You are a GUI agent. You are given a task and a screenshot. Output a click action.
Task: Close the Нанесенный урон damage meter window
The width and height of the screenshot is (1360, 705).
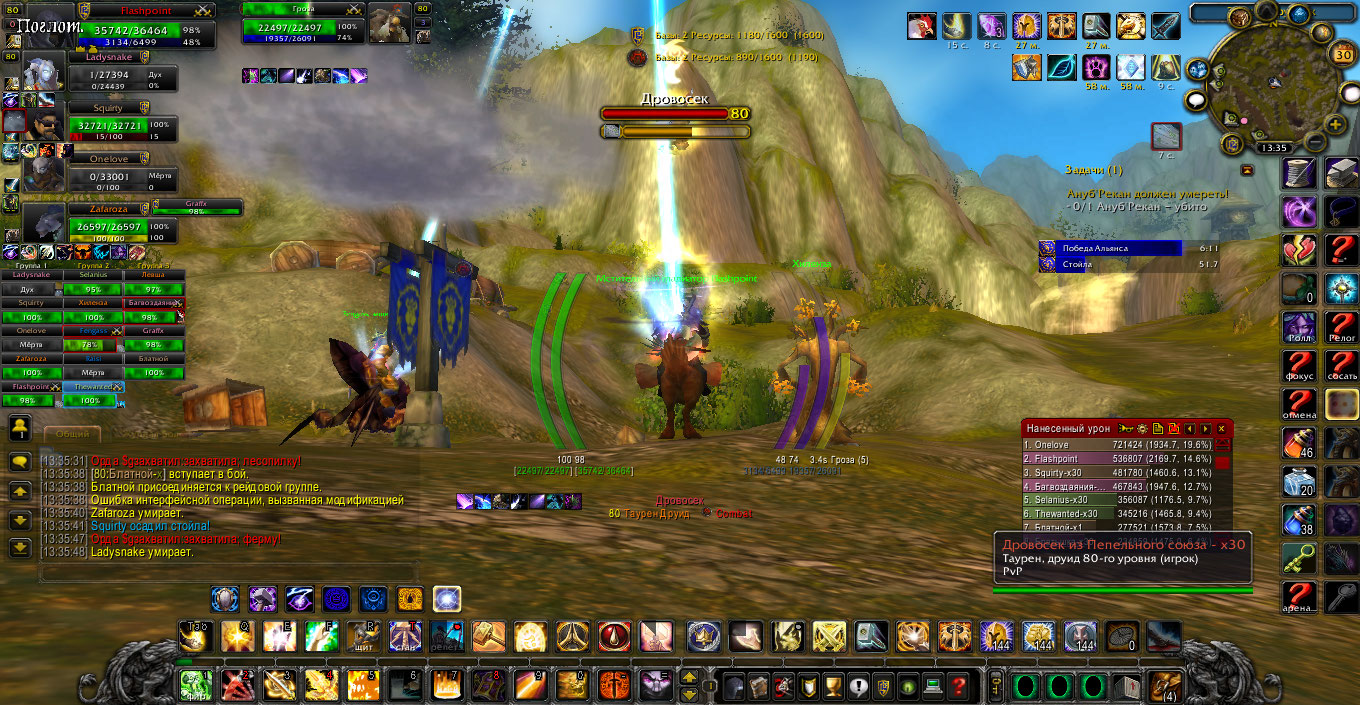click(x=1221, y=428)
